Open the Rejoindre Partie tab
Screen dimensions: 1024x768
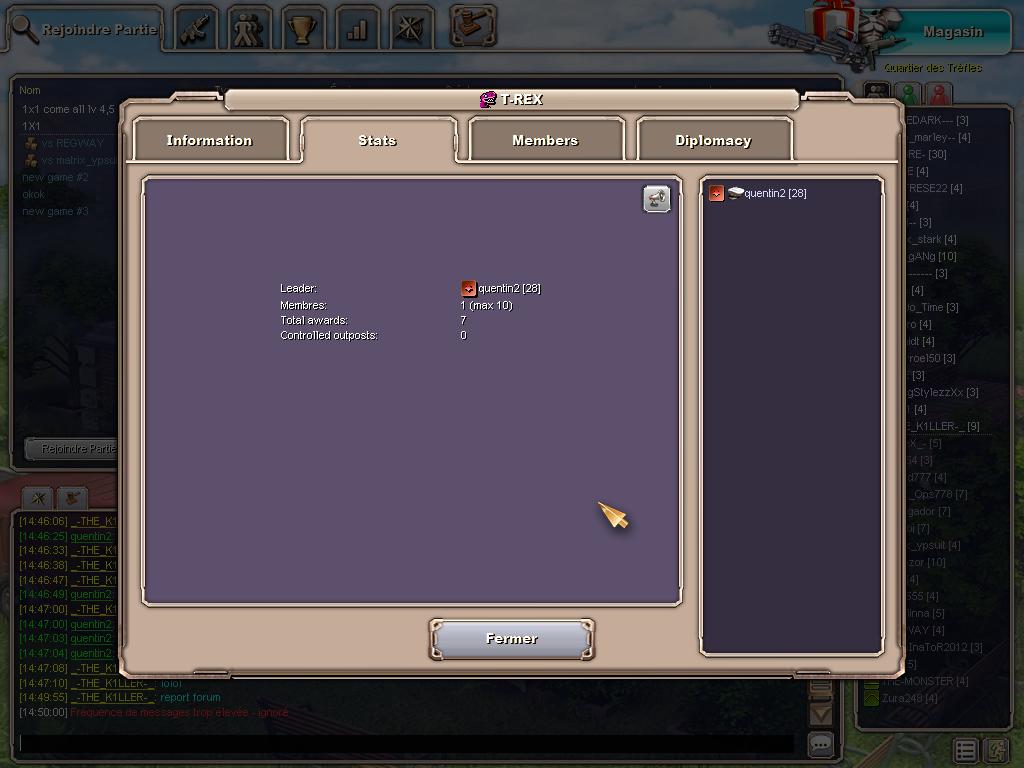[85, 29]
